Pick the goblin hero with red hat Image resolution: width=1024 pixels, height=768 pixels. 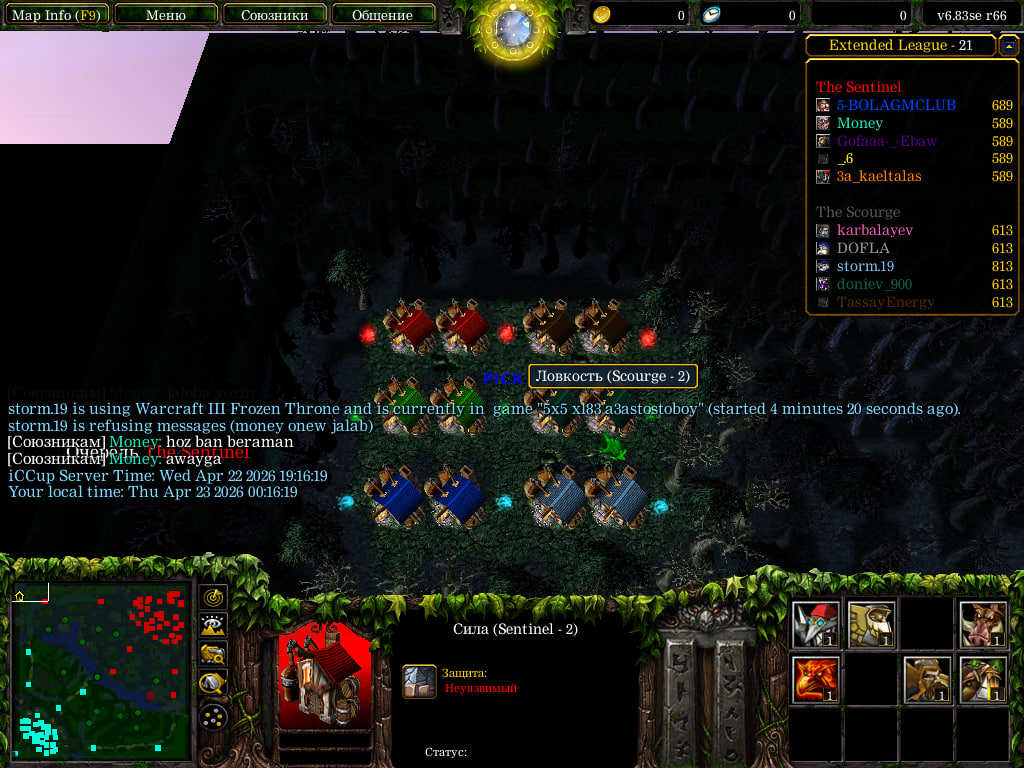[x=815, y=625]
